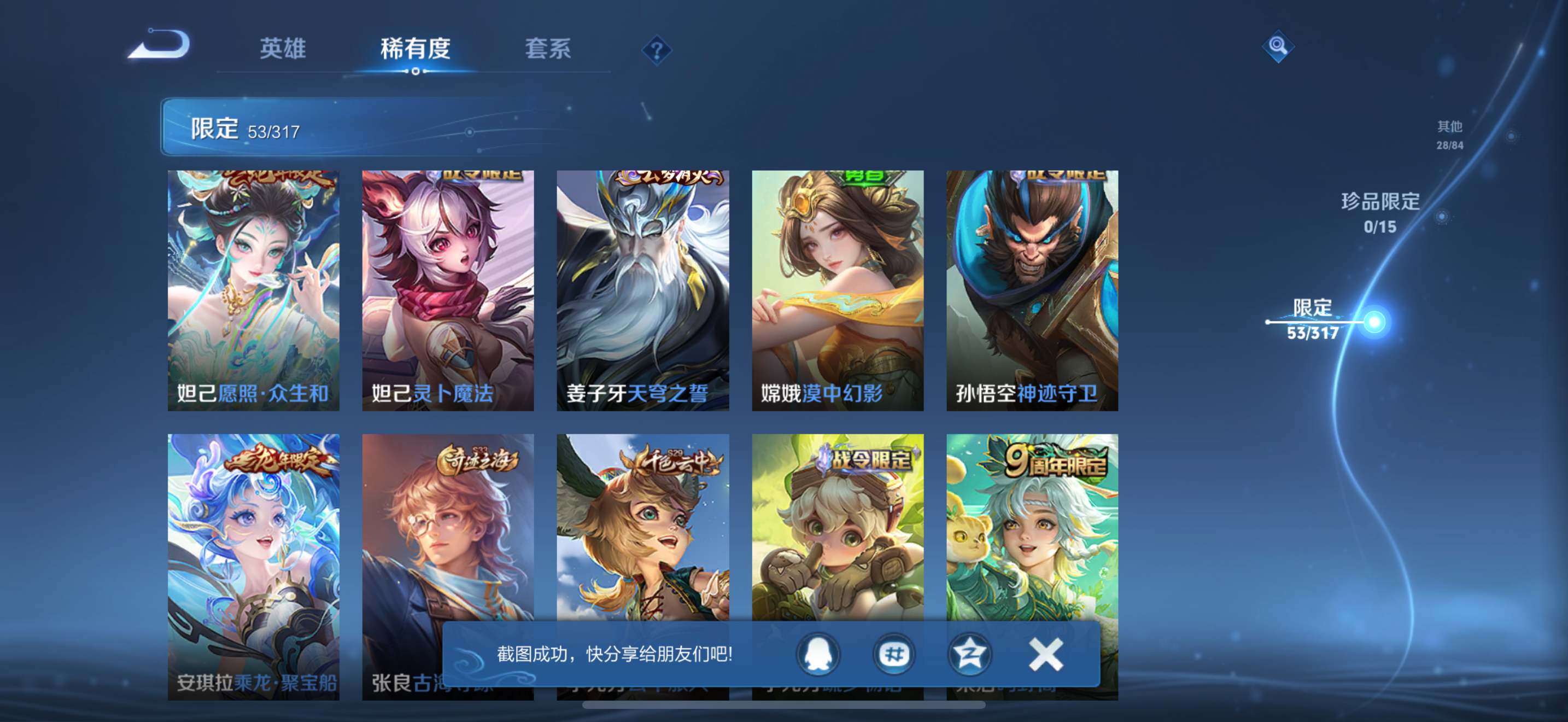Jump to 珍品限定 rarity section
The image size is (1568, 722).
[x=1380, y=212]
